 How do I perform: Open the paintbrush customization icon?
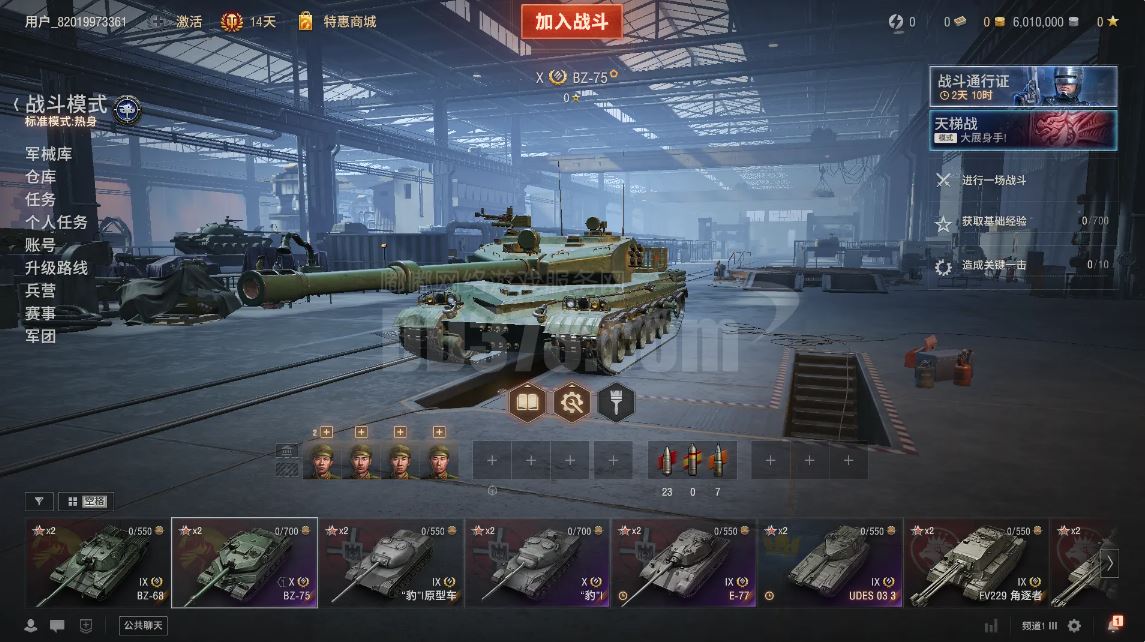(x=616, y=402)
